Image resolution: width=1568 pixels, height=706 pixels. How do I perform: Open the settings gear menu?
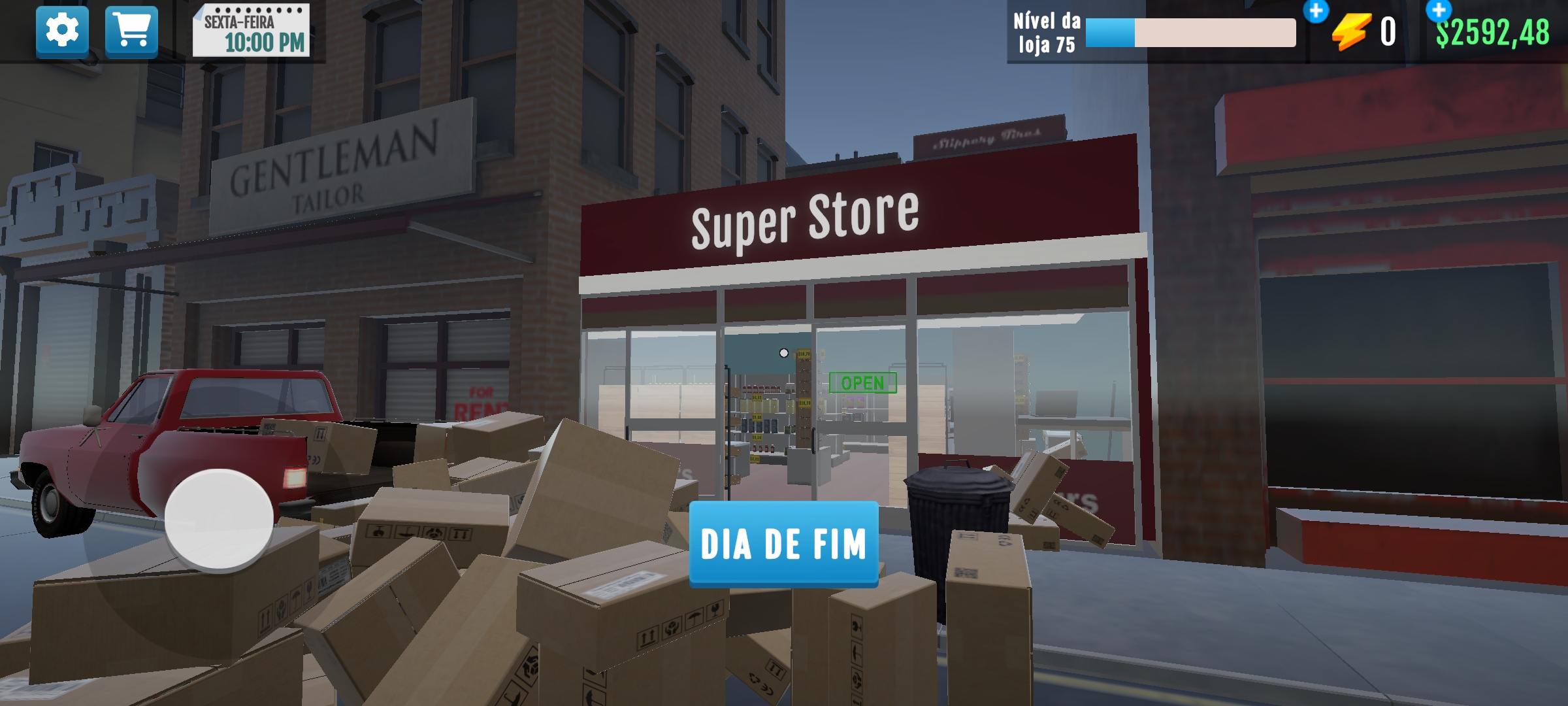pos(62,31)
